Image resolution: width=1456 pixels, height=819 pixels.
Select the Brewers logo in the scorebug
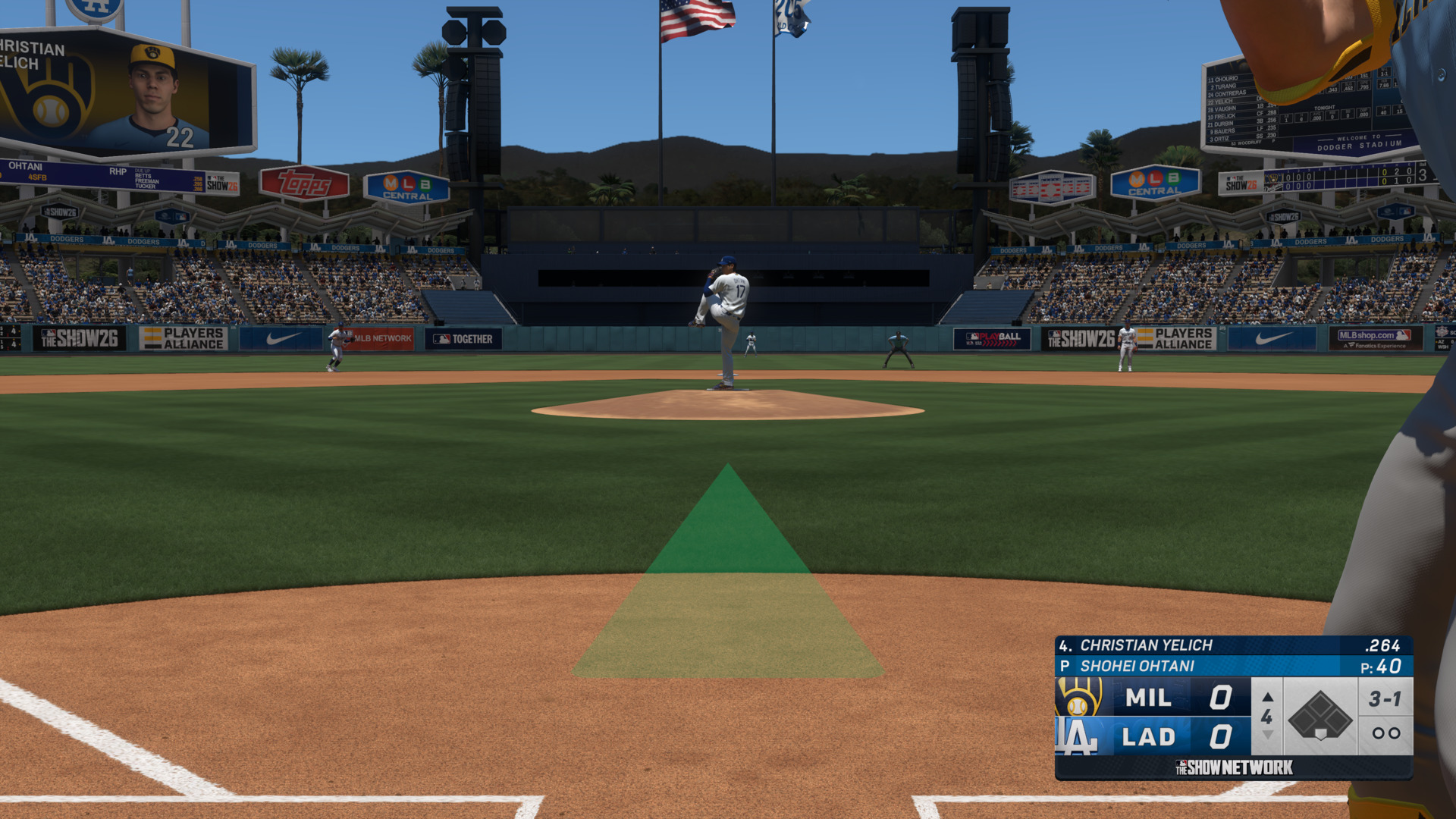pos(1079,697)
